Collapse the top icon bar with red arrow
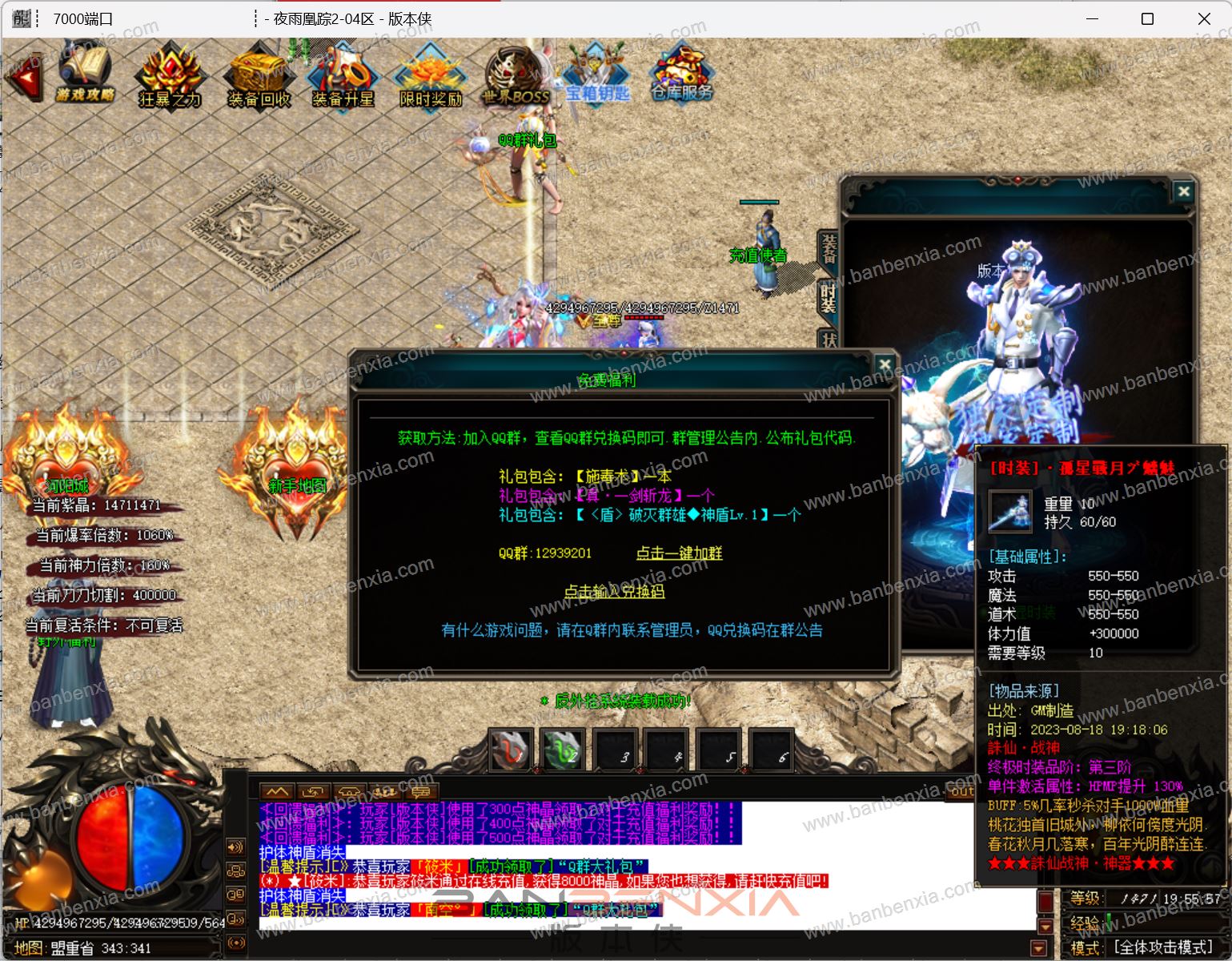Image resolution: width=1232 pixels, height=961 pixels. (25, 78)
